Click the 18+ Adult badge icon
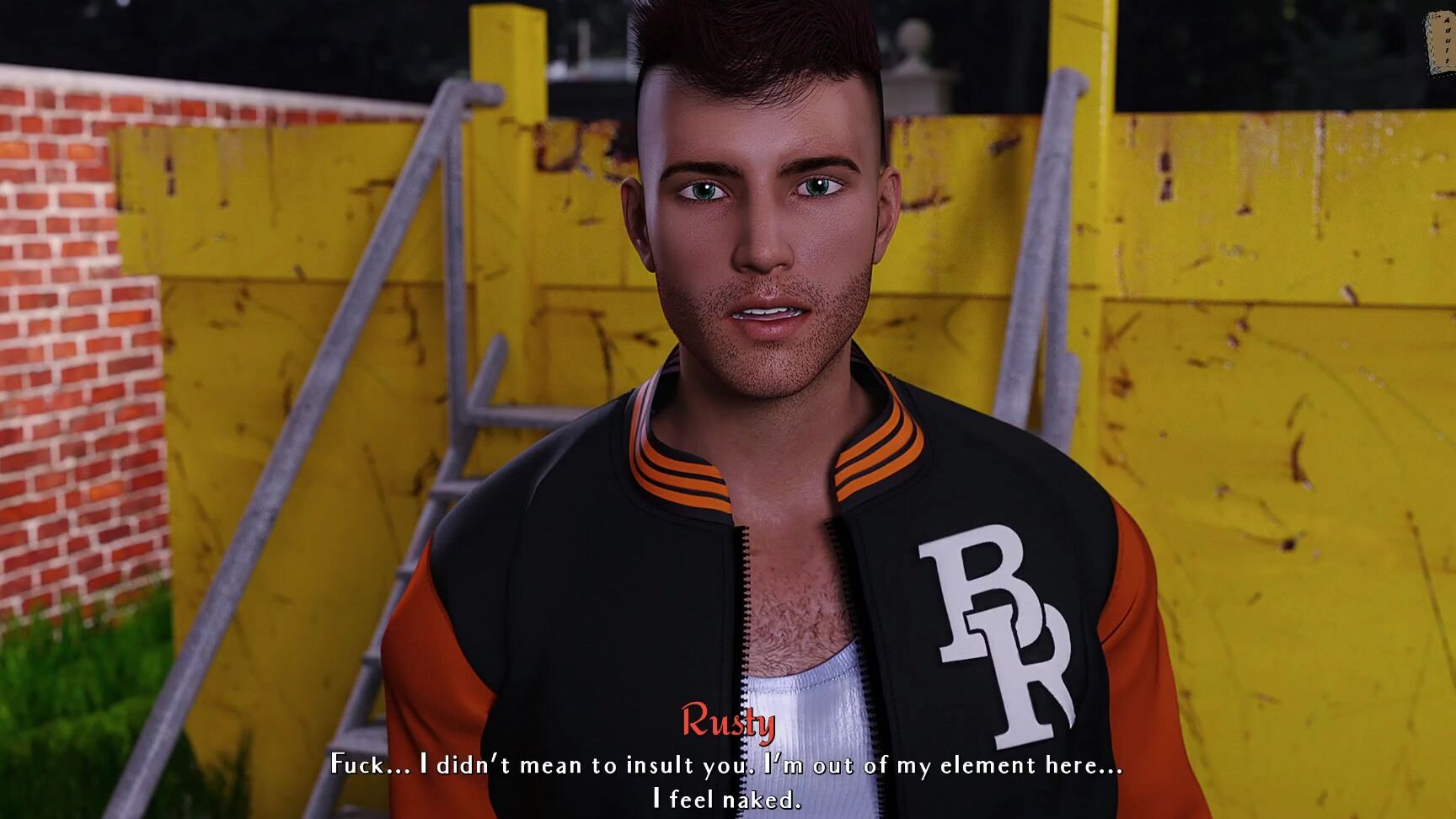1456x819 pixels. coord(1438,38)
